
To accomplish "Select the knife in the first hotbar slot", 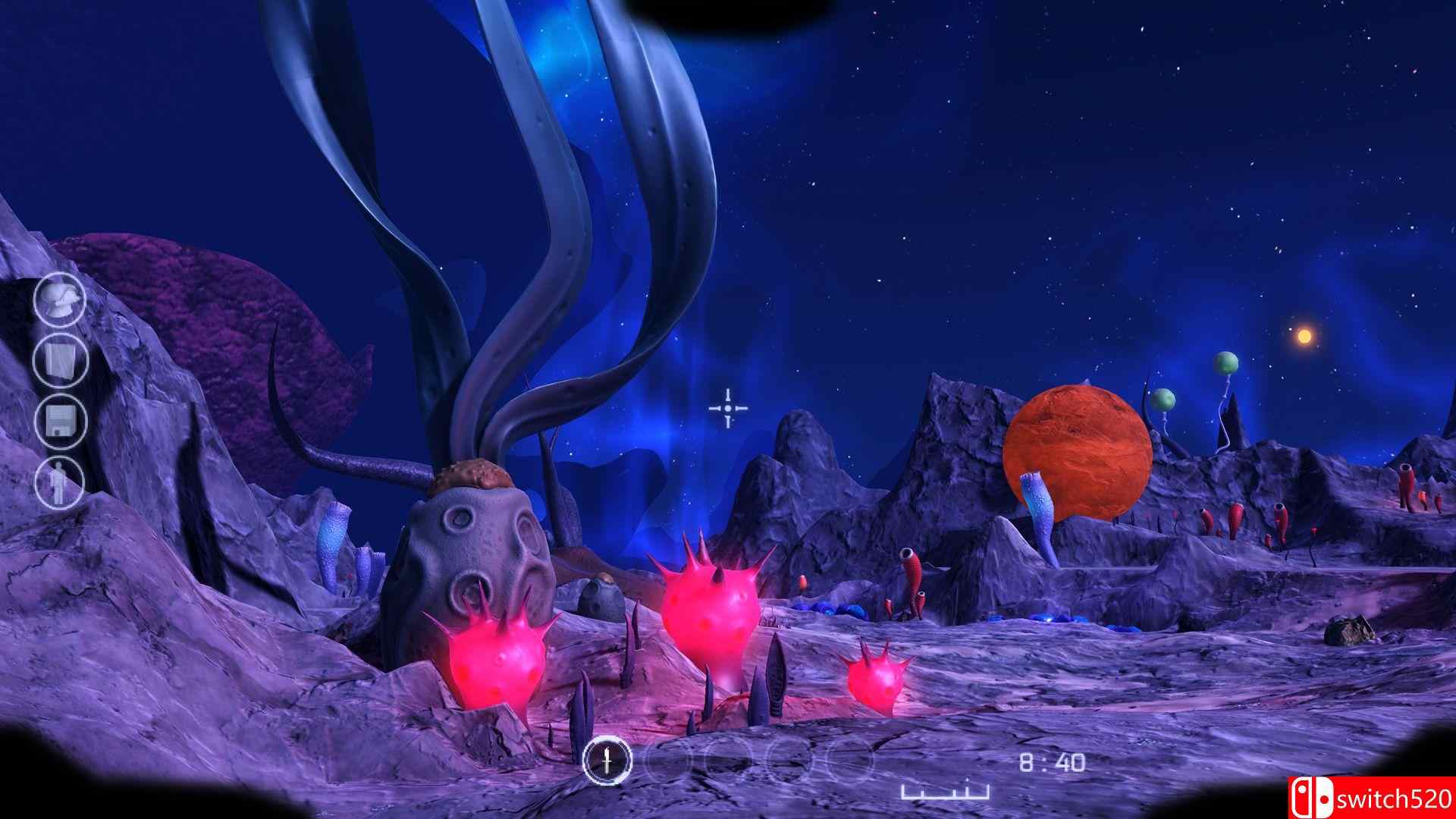I will (607, 759).
